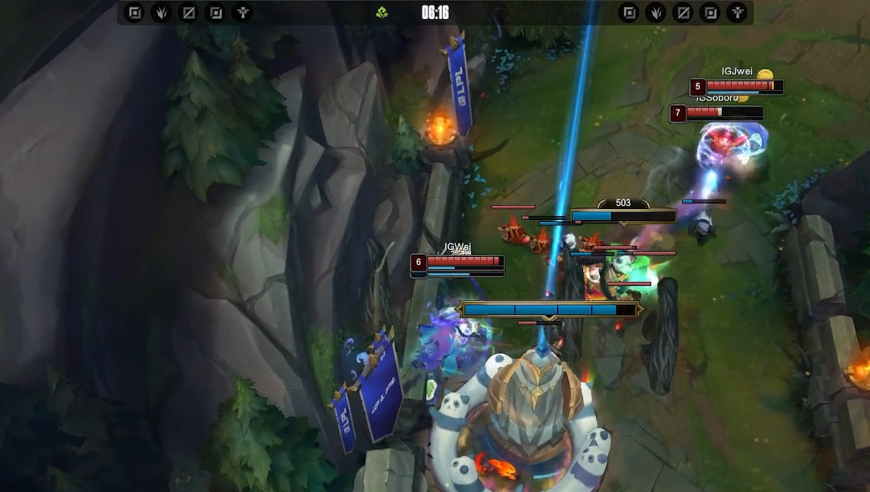
Task: Choose blue team's mid lane role icon
Action: pos(188,13)
